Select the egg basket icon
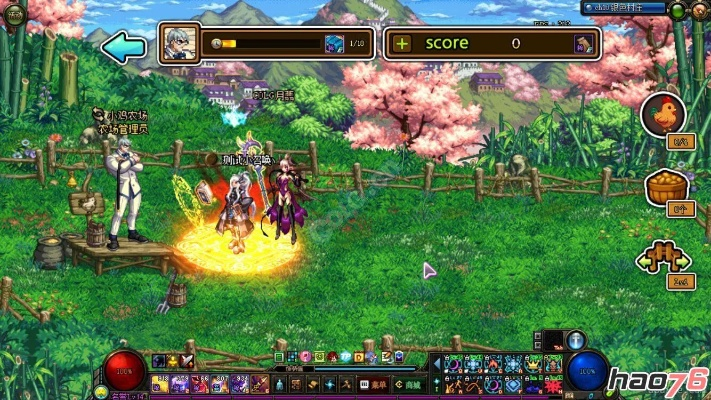The width and height of the screenshot is (711, 400). click(x=662, y=186)
